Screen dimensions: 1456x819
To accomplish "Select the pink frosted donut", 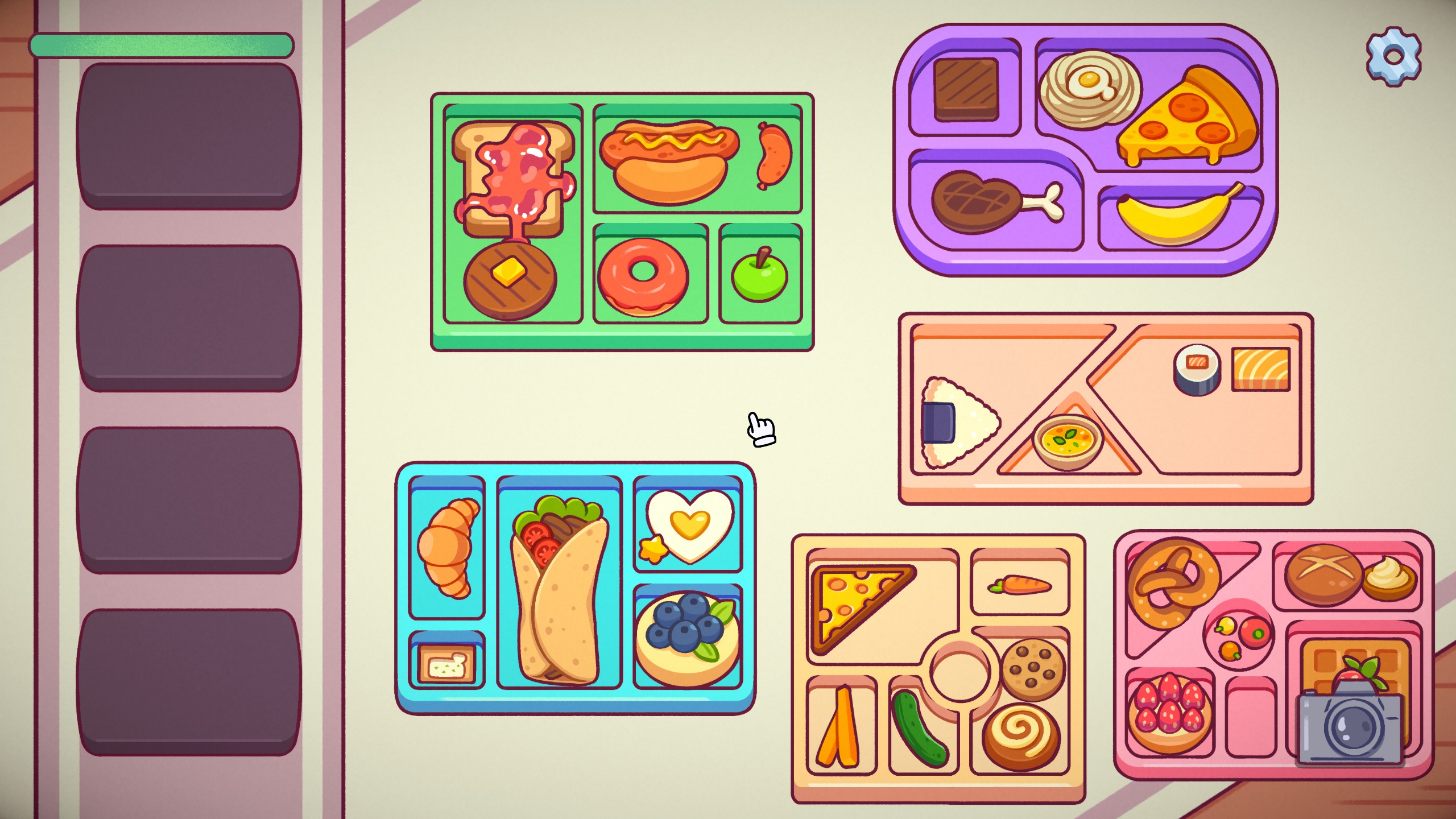I will click(x=643, y=275).
